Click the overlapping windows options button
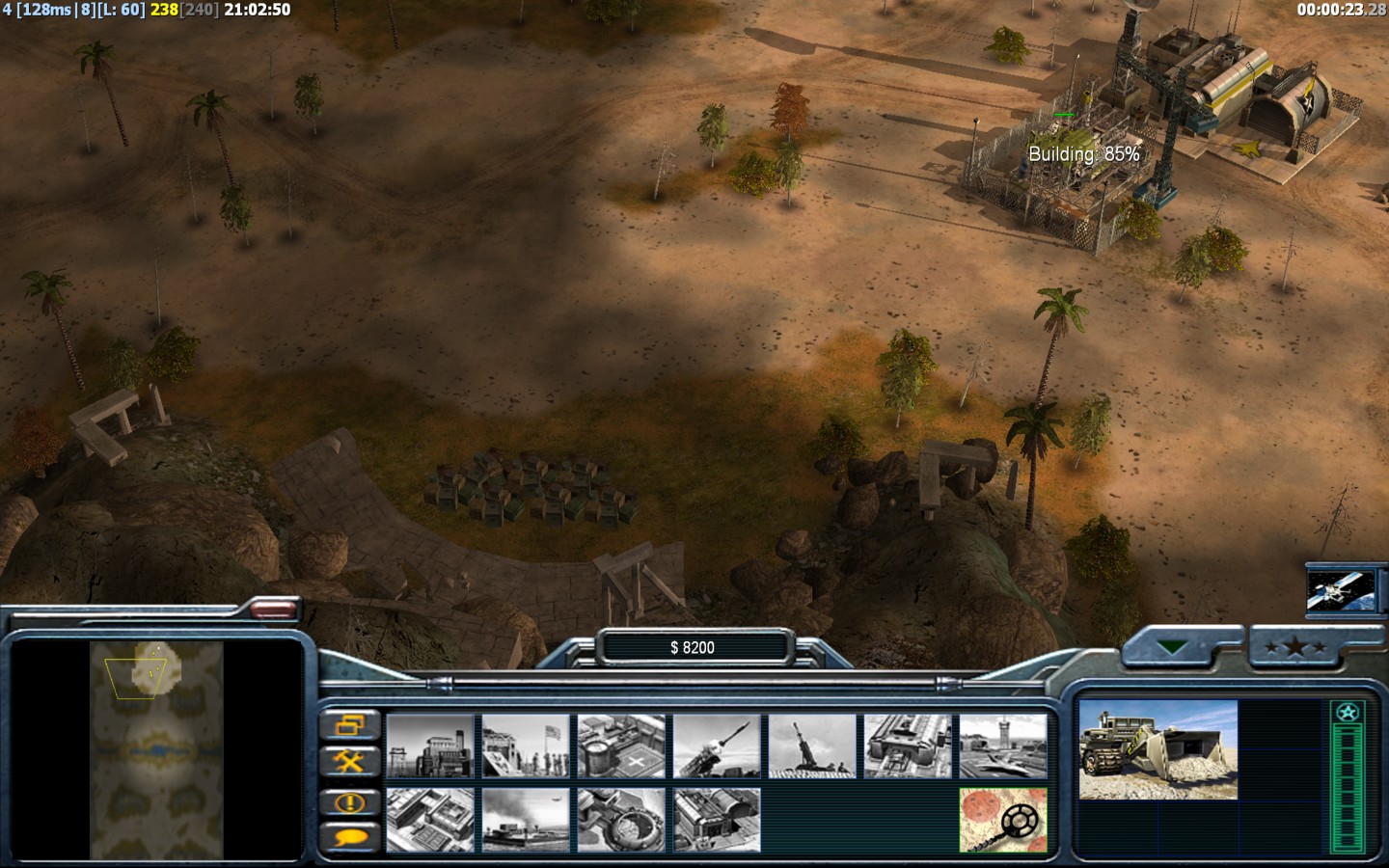This screenshot has width=1389, height=868. (349, 724)
